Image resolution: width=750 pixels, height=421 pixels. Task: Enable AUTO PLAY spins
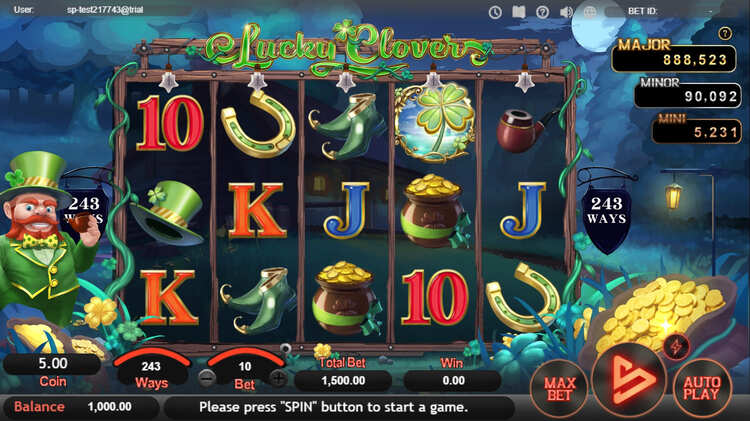702,385
